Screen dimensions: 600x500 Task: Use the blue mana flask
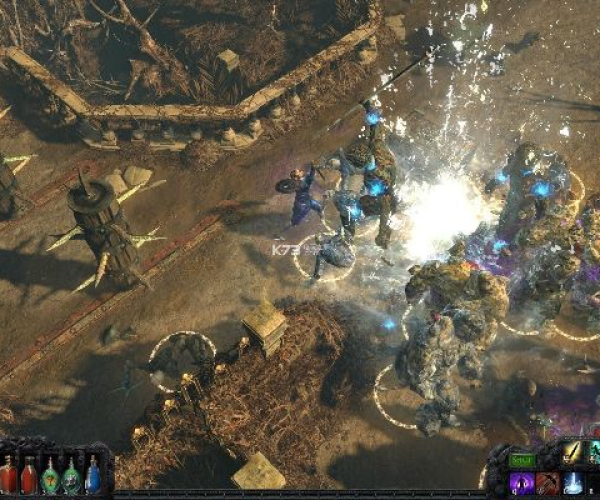coord(93,475)
